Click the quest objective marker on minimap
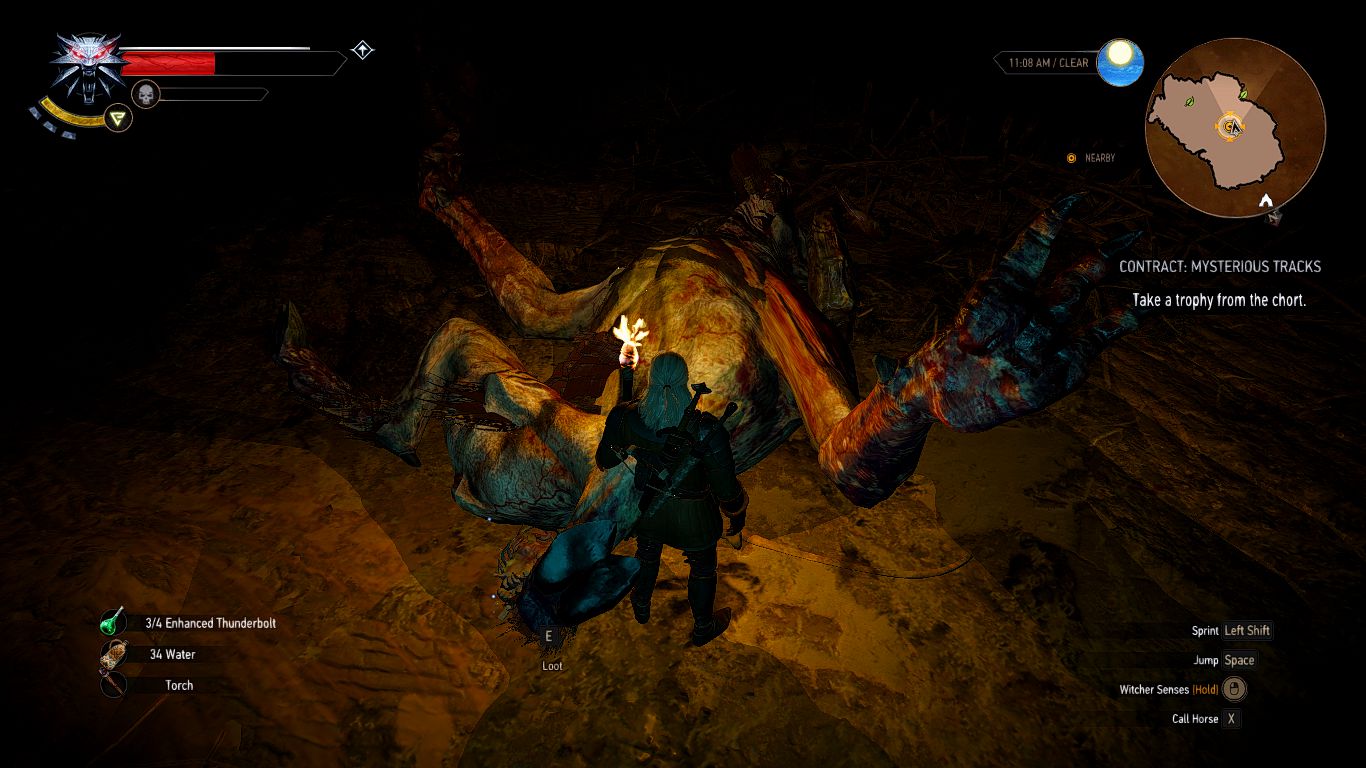The image size is (1366, 768). coord(1229,126)
